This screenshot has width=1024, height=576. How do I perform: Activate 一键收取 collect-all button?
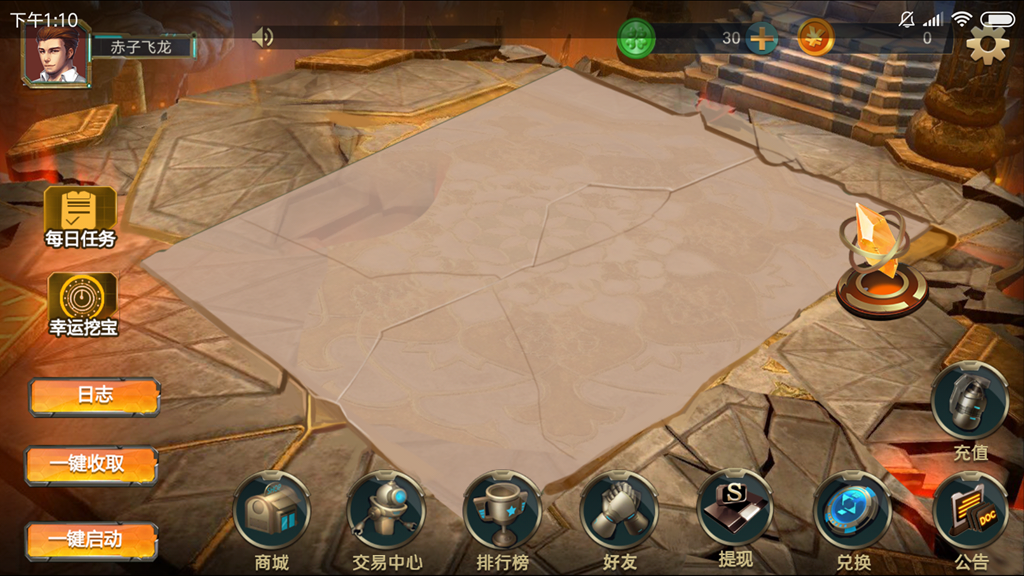(92, 464)
